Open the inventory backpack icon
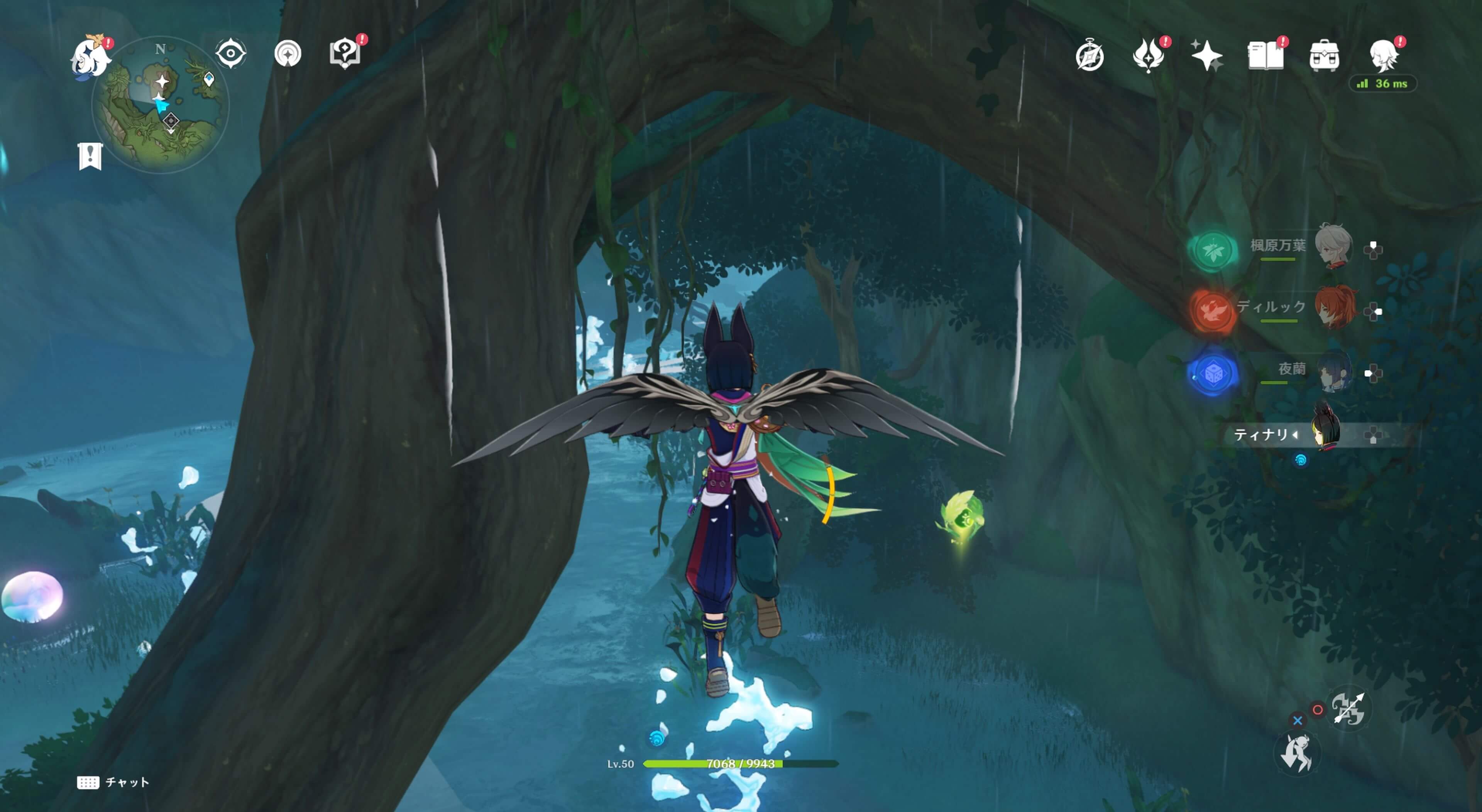This screenshot has height=812, width=1482. (x=1324, y=56)
